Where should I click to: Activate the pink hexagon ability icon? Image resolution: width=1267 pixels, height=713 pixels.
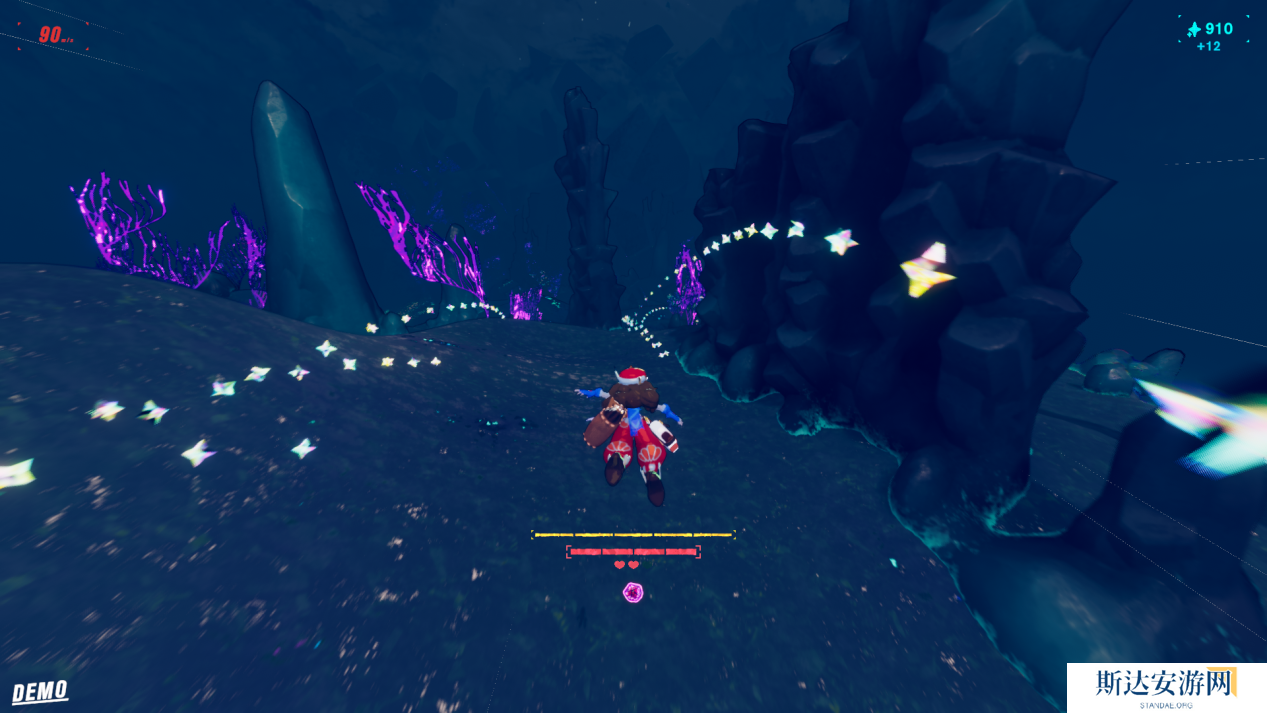pos(633,593)
